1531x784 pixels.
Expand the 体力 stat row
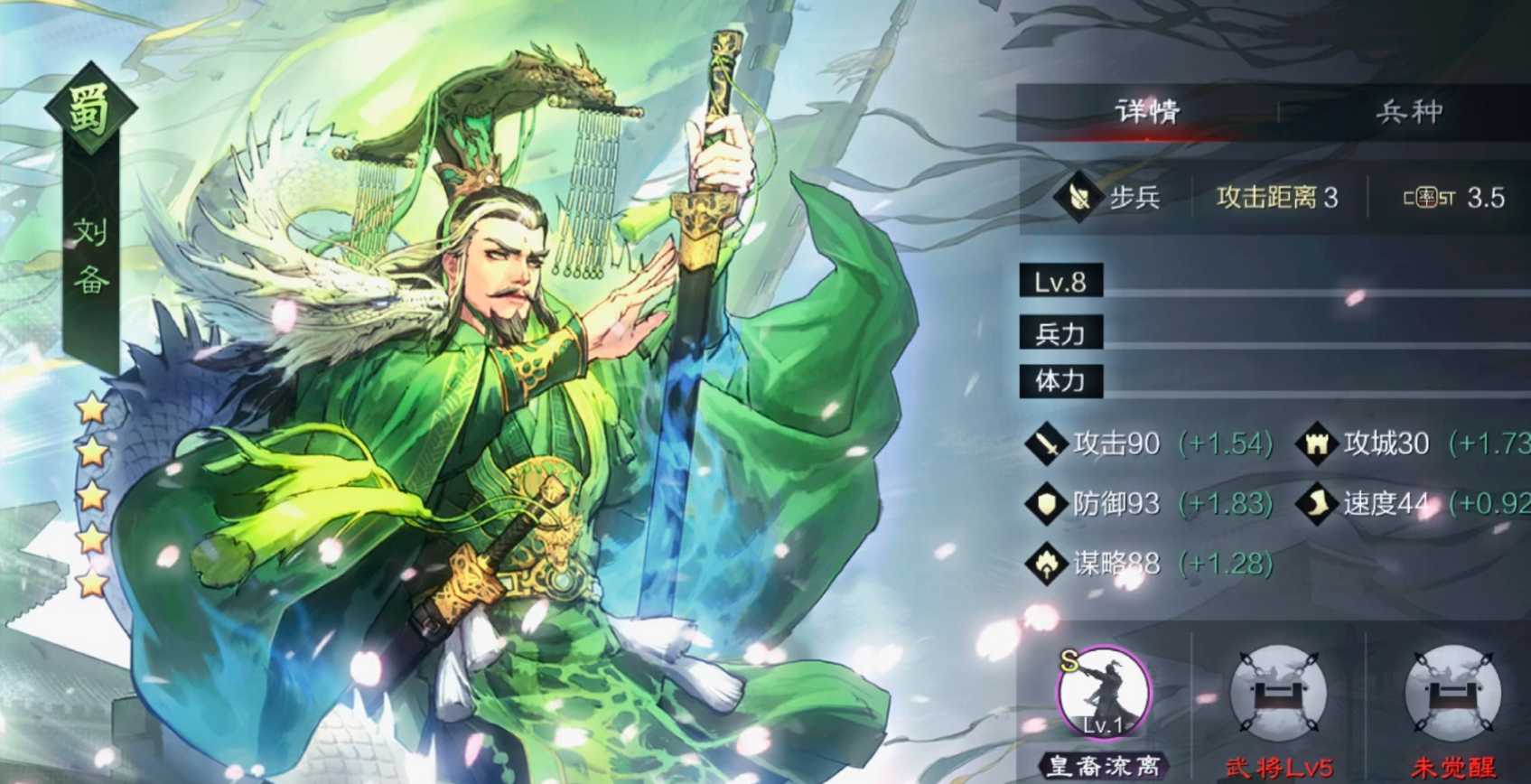click(x=1060, y=381)
